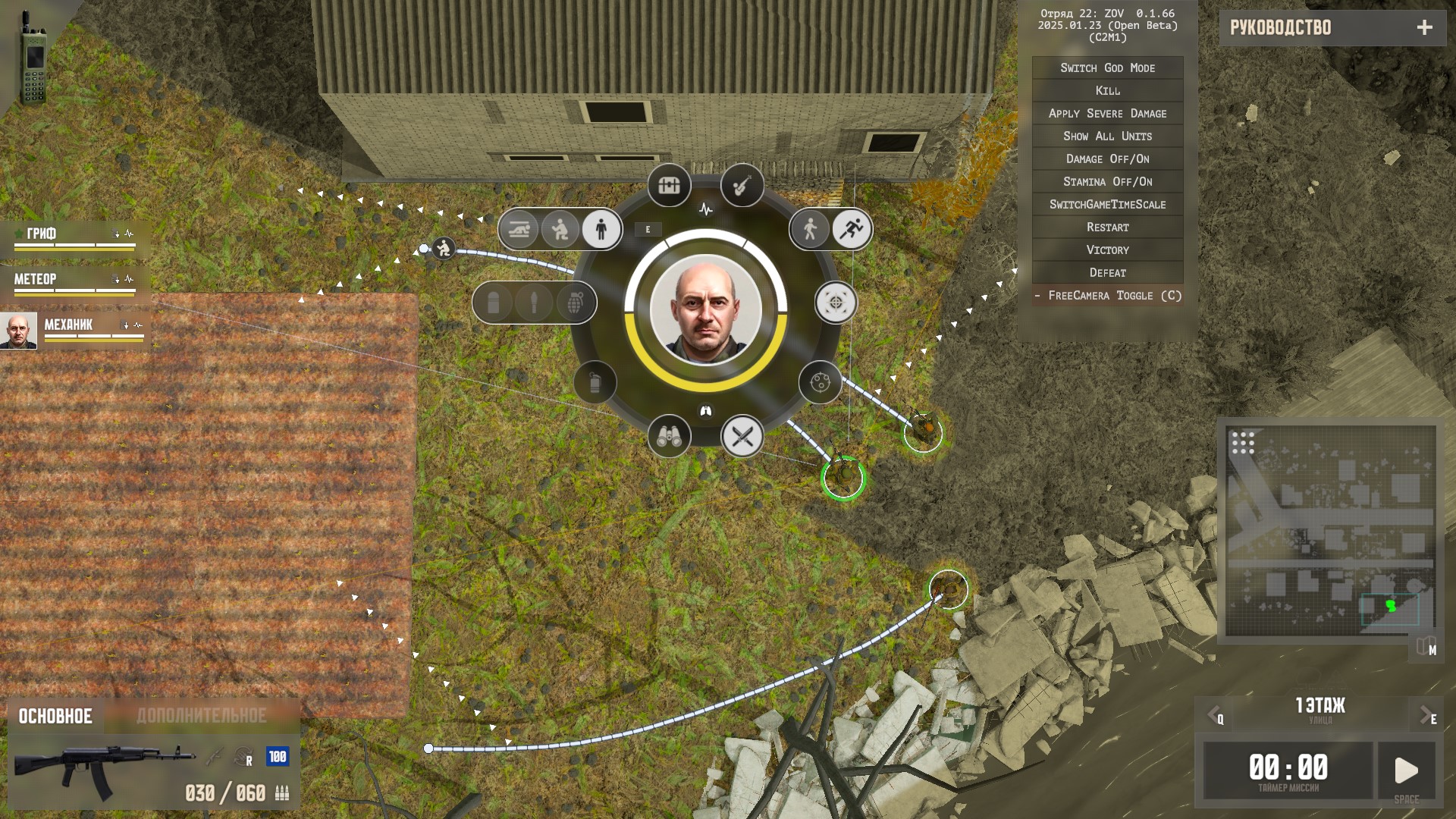Toggle Switch God Mode
Viewport: 1456px width, 819px height.
click(x=1107, y=68)
